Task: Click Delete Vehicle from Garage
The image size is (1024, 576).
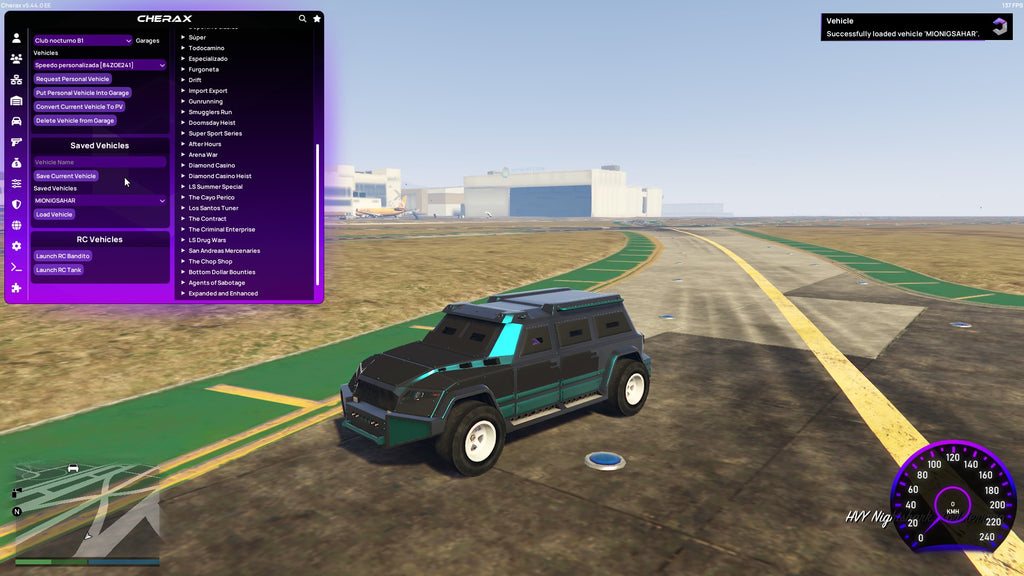Action: [75, 121]
